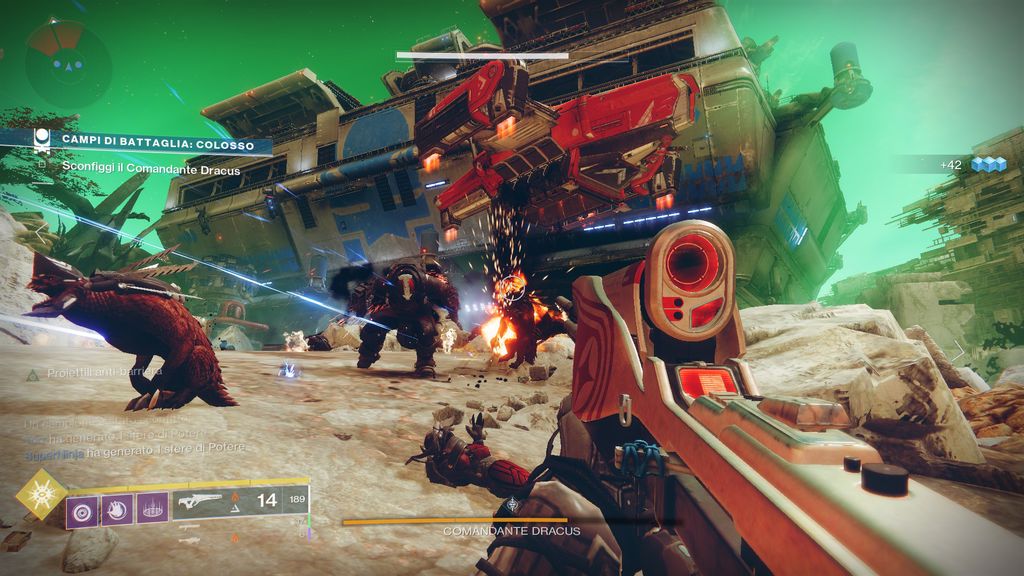Image resolution: width=1024 pixels, height=576 pixels.
Task: Activate the yellow diamond Super ability icon
Action: click(41, 494)
